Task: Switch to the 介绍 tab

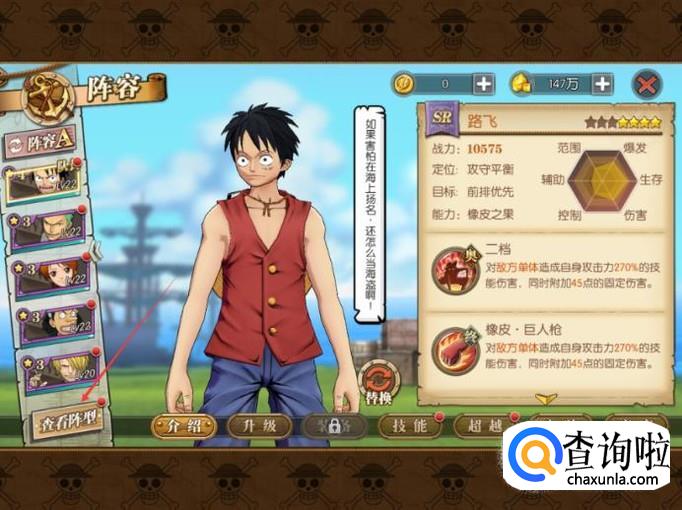Action: tap(183, 425)
